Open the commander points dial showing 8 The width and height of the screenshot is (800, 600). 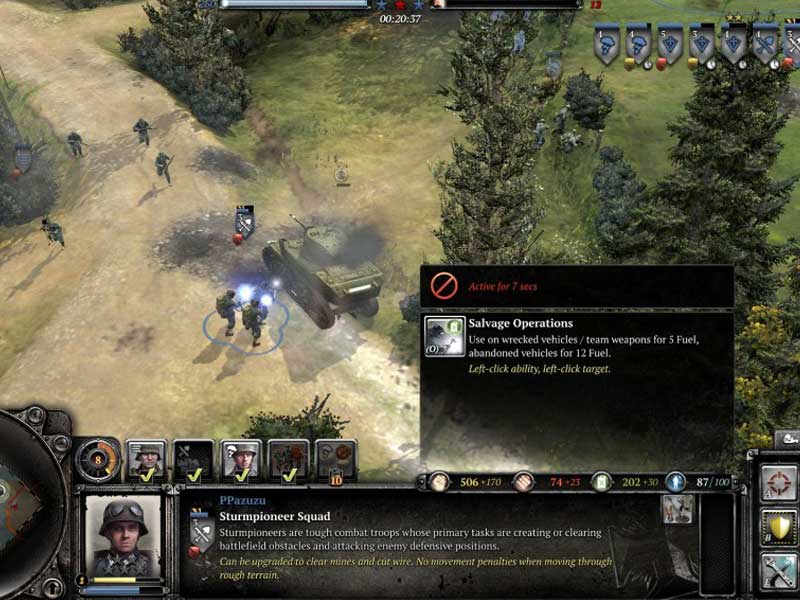98,458
